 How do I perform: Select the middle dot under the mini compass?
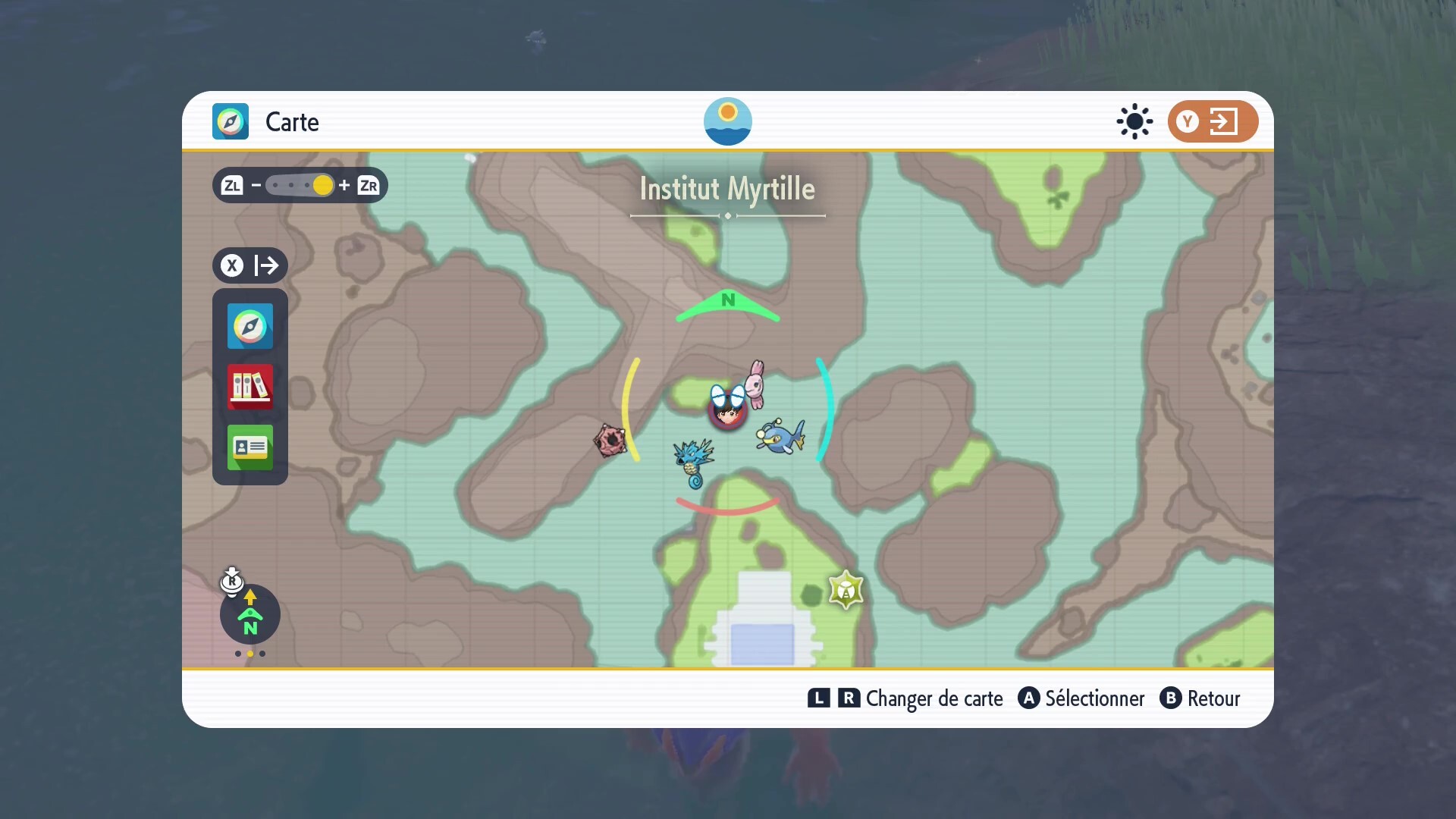tap(249, 654)
